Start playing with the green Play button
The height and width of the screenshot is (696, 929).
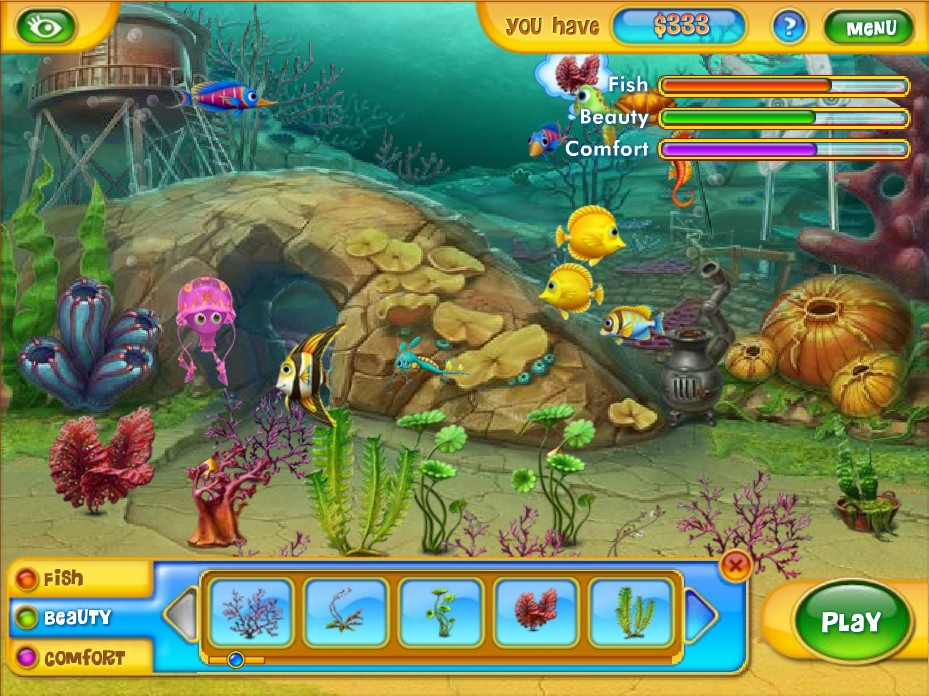pos(850,622)
